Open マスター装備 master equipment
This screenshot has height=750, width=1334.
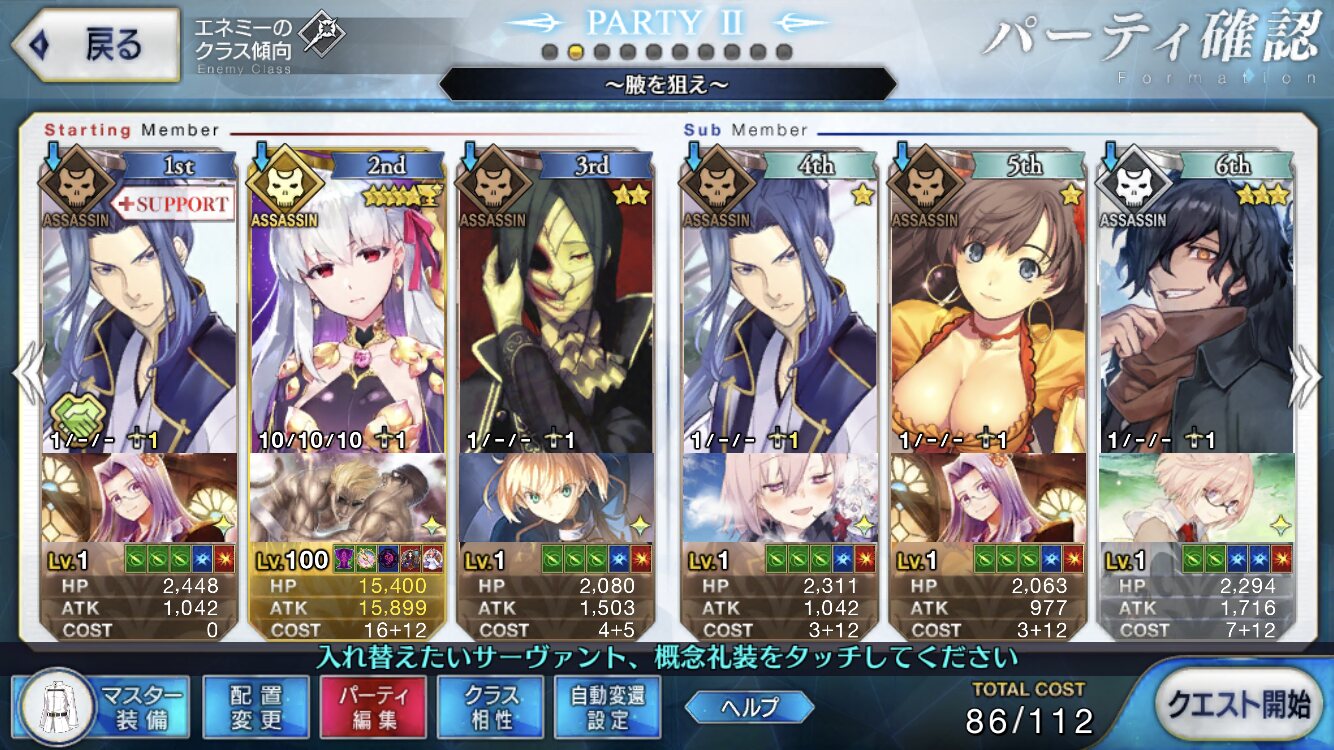click(x=100, y=705)
